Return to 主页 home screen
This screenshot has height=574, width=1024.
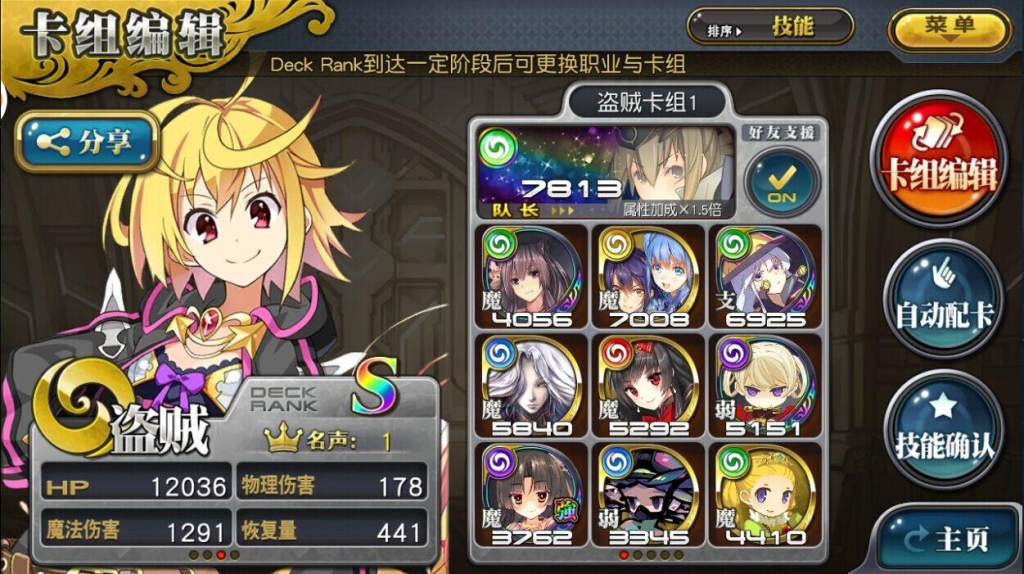[945, 538]
